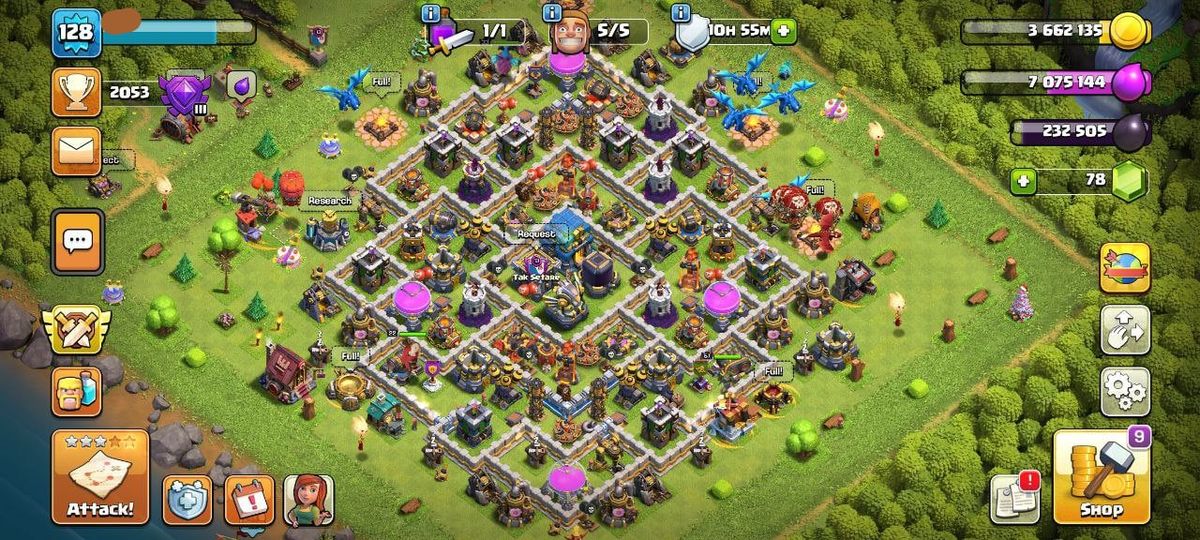The image size is (1200, 540).
Task: Open the settings gears button
Action: (1125, 391)
